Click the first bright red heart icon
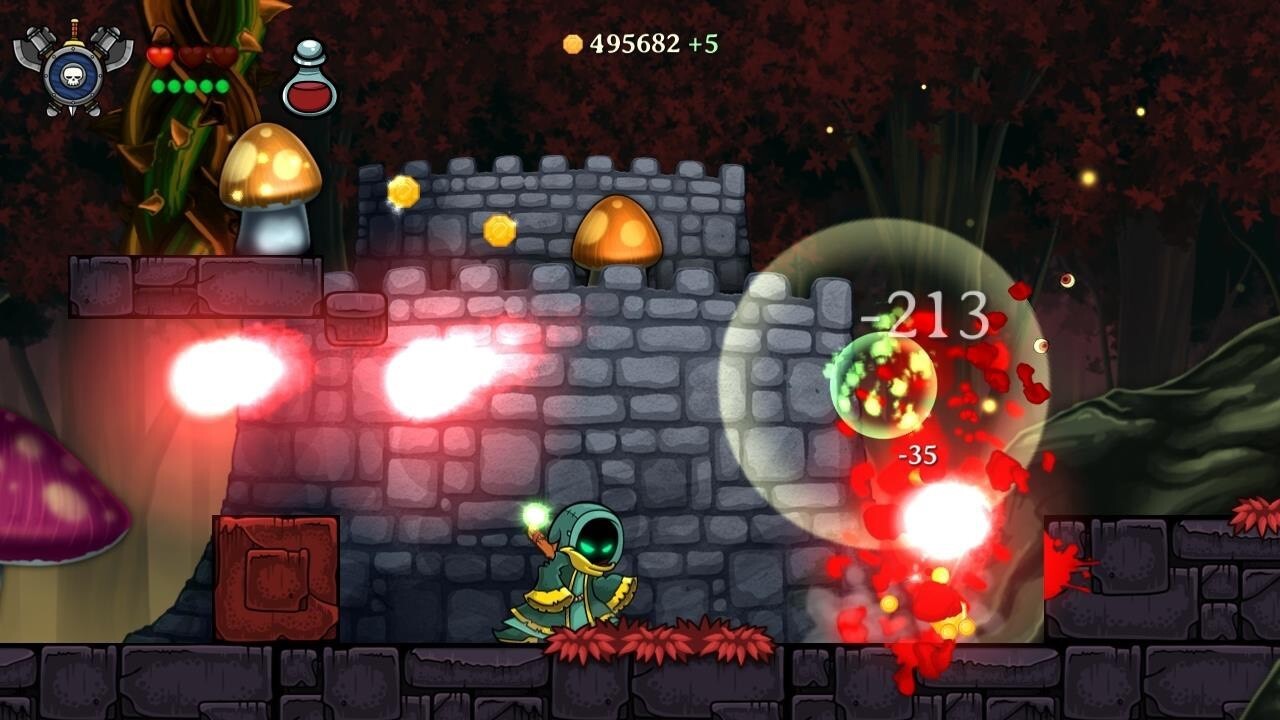 click(160, 57)
